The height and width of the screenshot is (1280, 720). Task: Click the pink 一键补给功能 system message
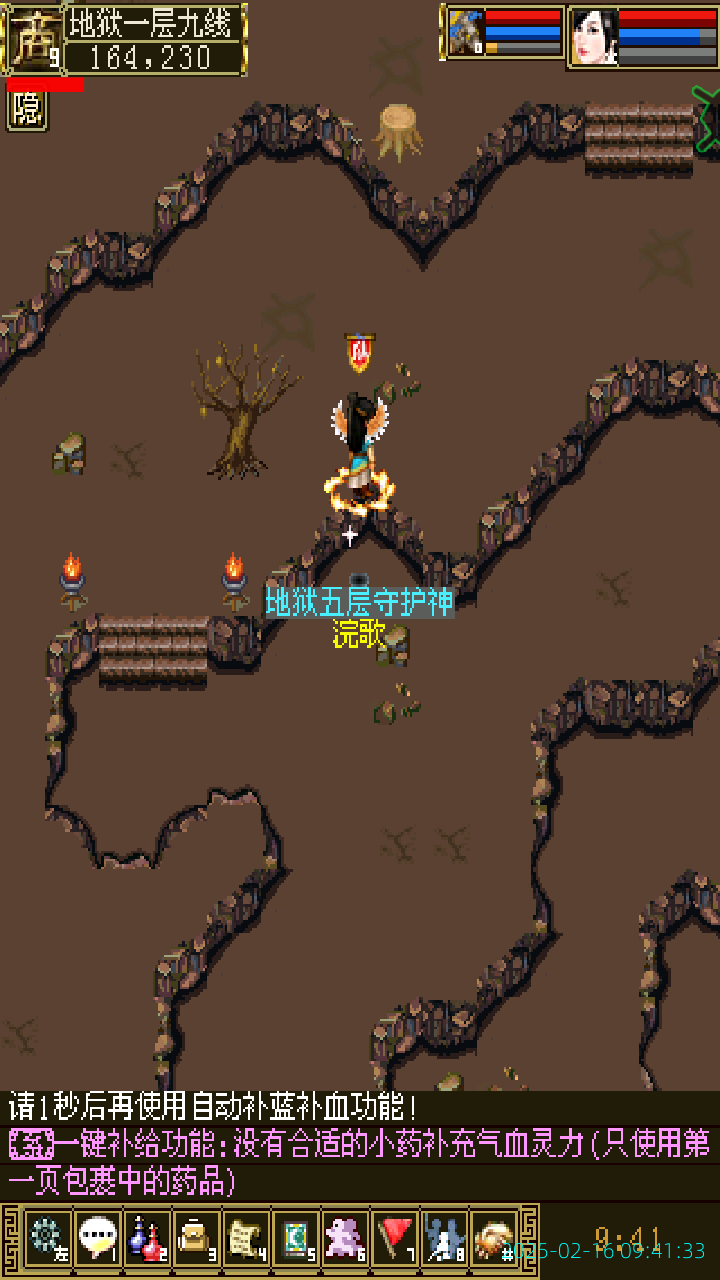click(360, 1161)
